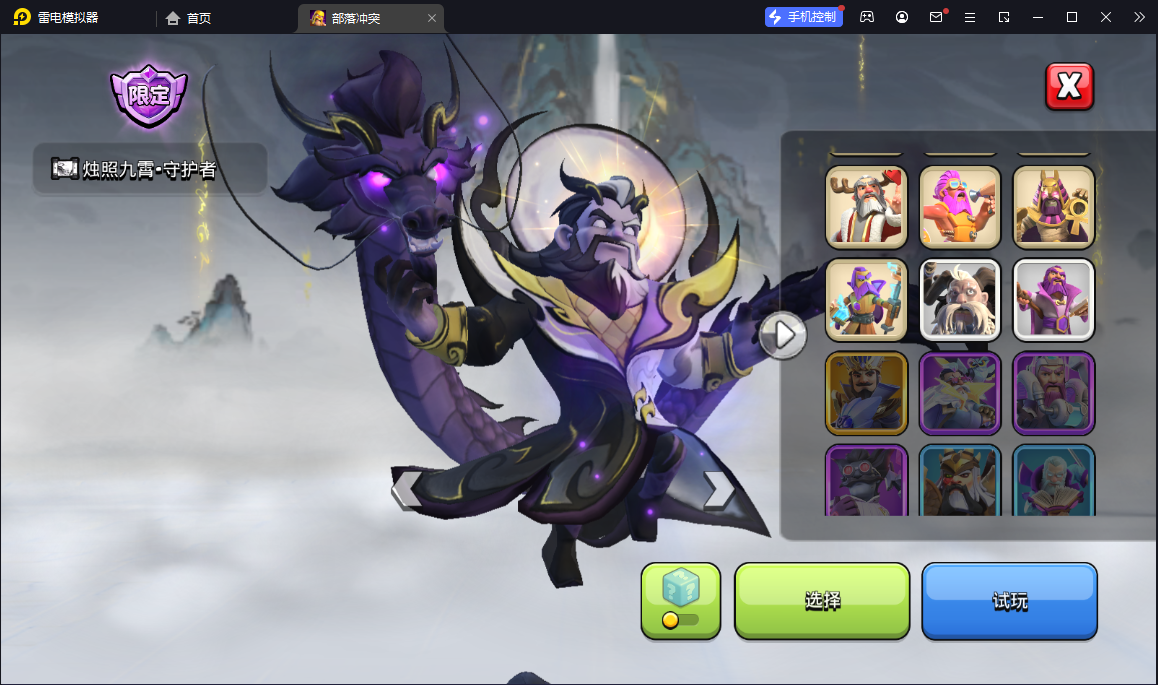Select the reindeer-antler Santa Warden skin
This screenshot has height=685, width=1158.
point(866,207)
